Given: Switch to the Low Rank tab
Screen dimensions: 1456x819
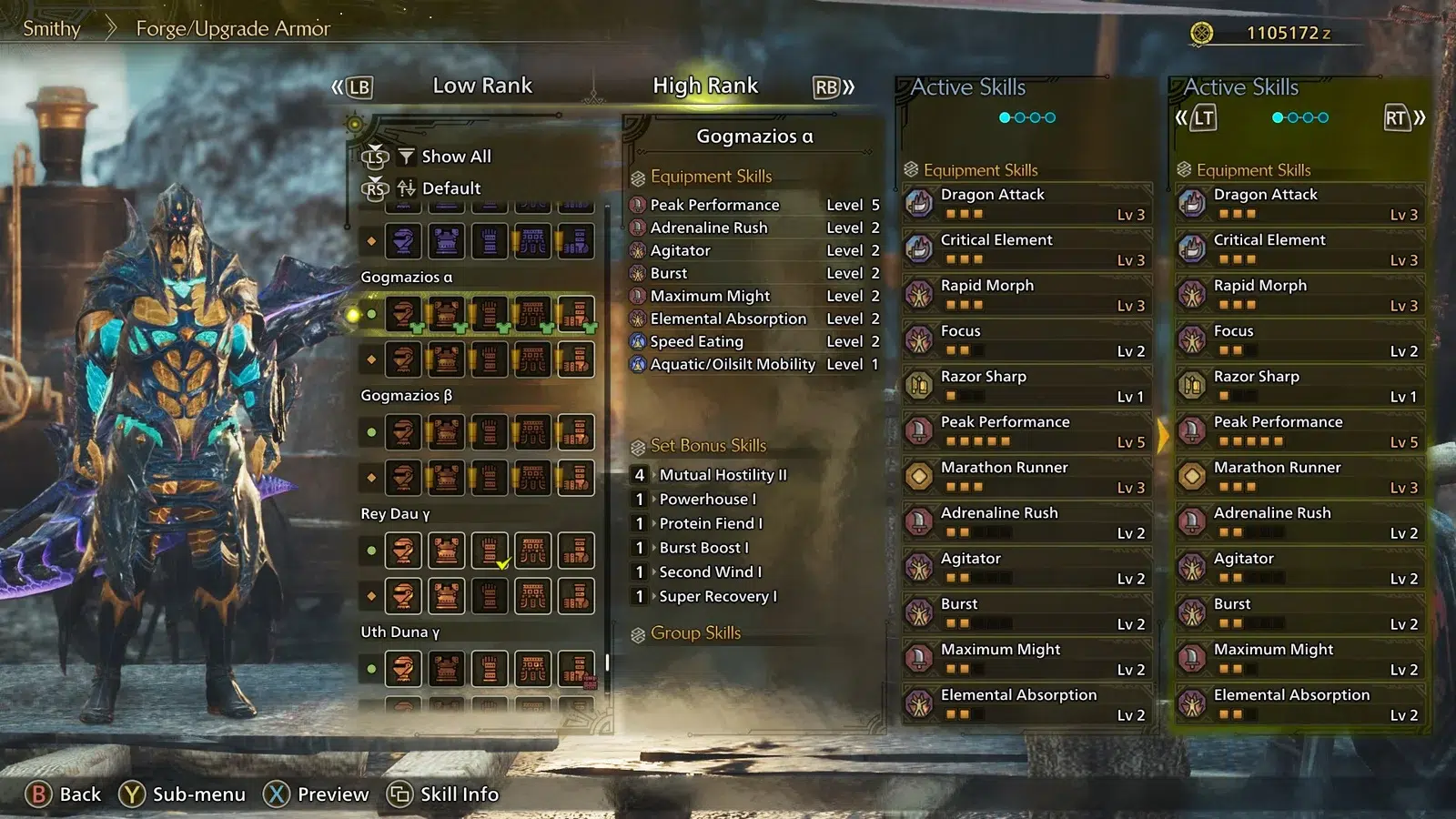Looking at the screenshot, I should tap(481, 86).
